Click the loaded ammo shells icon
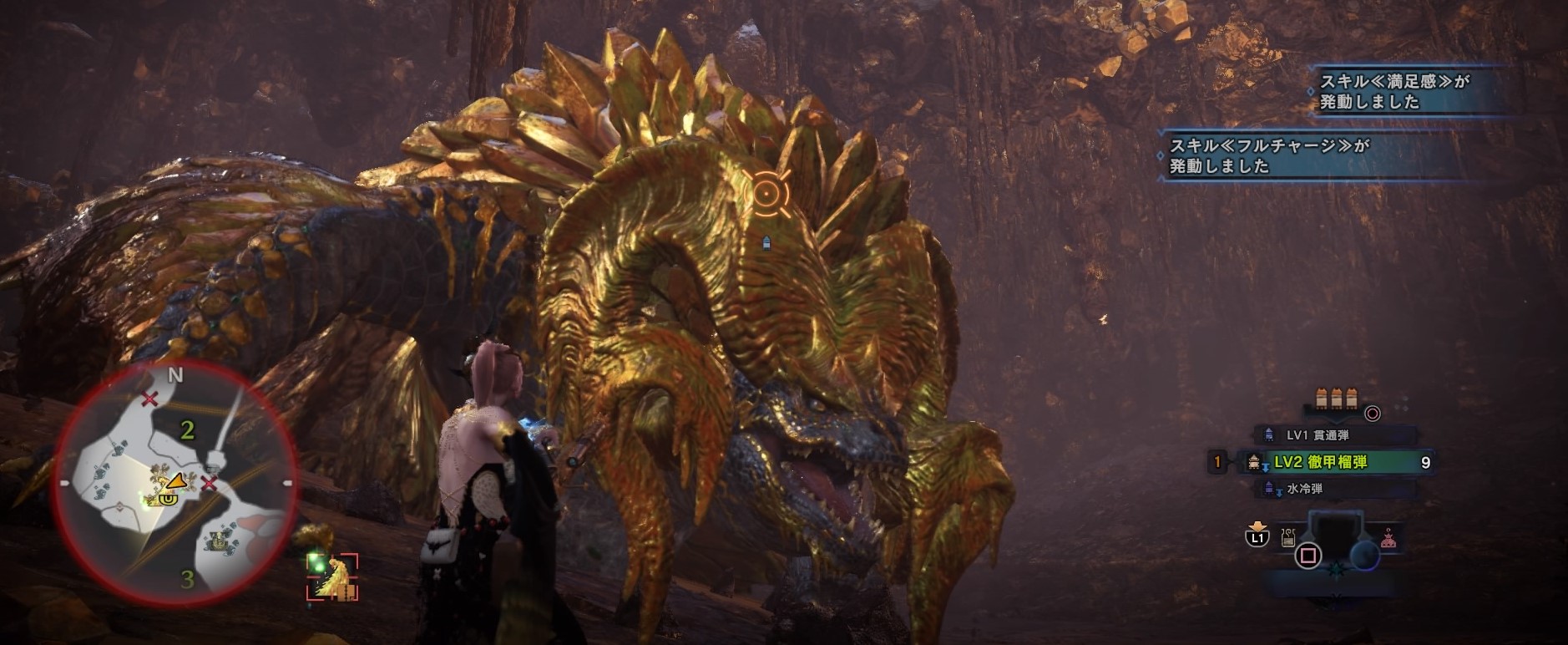 click(1336, 398)
